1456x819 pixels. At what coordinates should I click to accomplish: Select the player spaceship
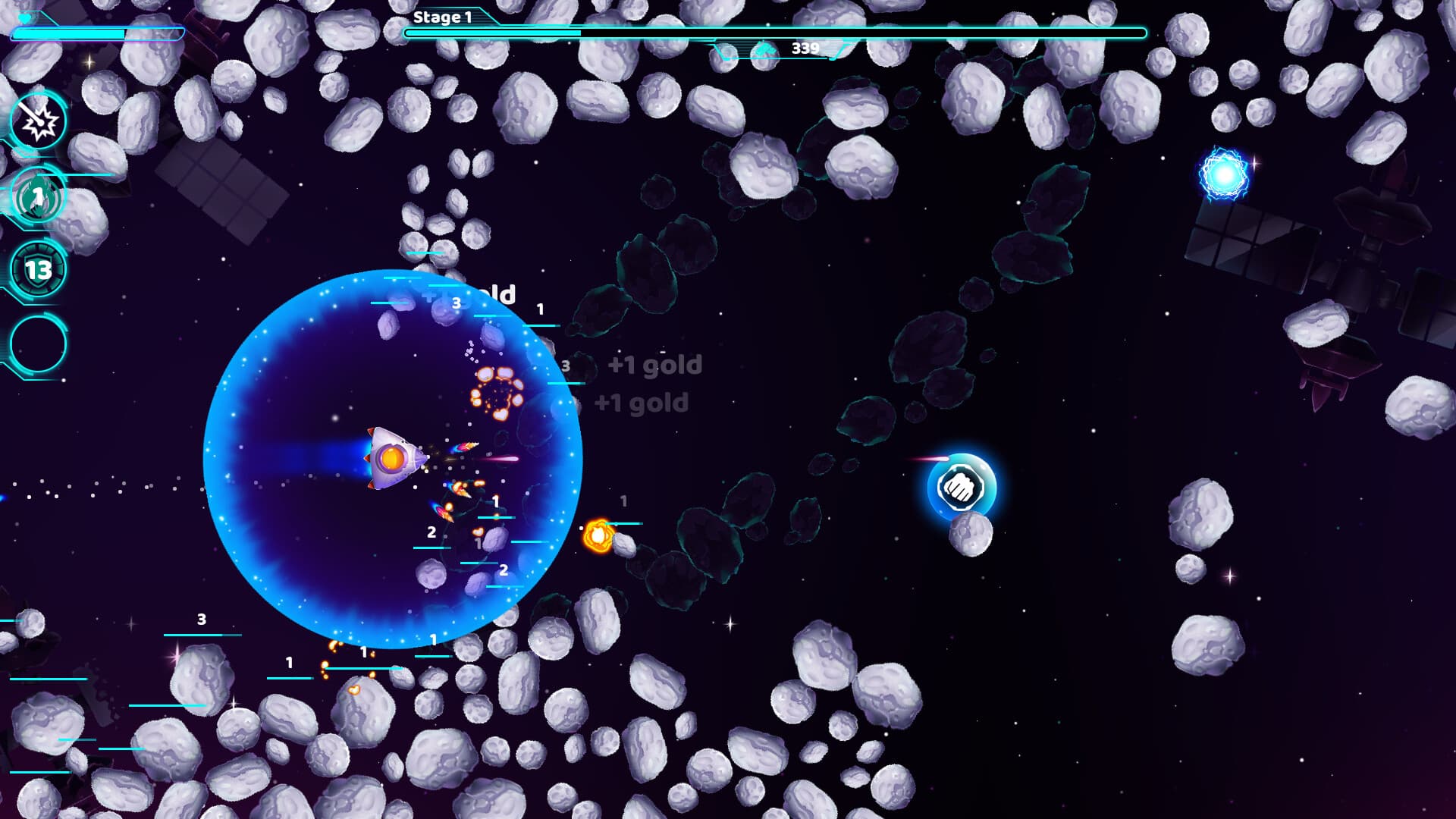point(392,458)
